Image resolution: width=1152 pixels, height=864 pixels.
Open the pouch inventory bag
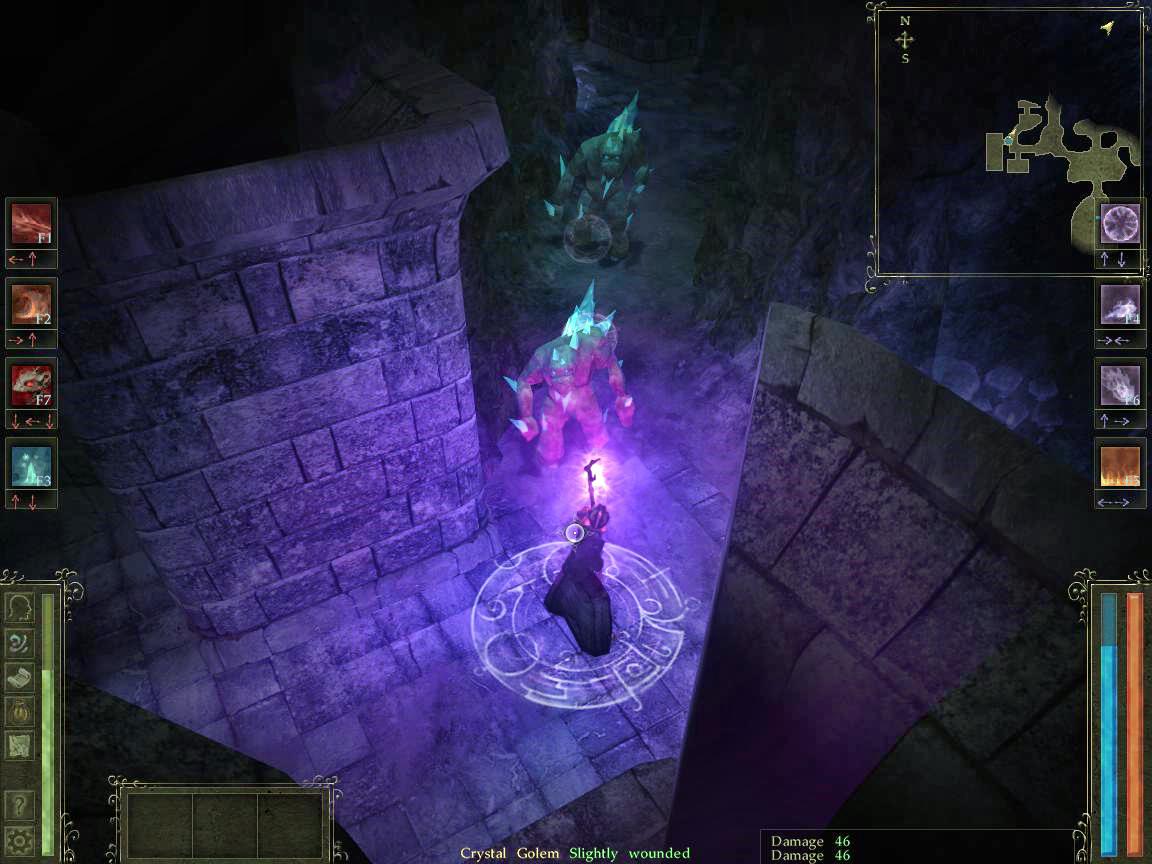tap(20, 710)
